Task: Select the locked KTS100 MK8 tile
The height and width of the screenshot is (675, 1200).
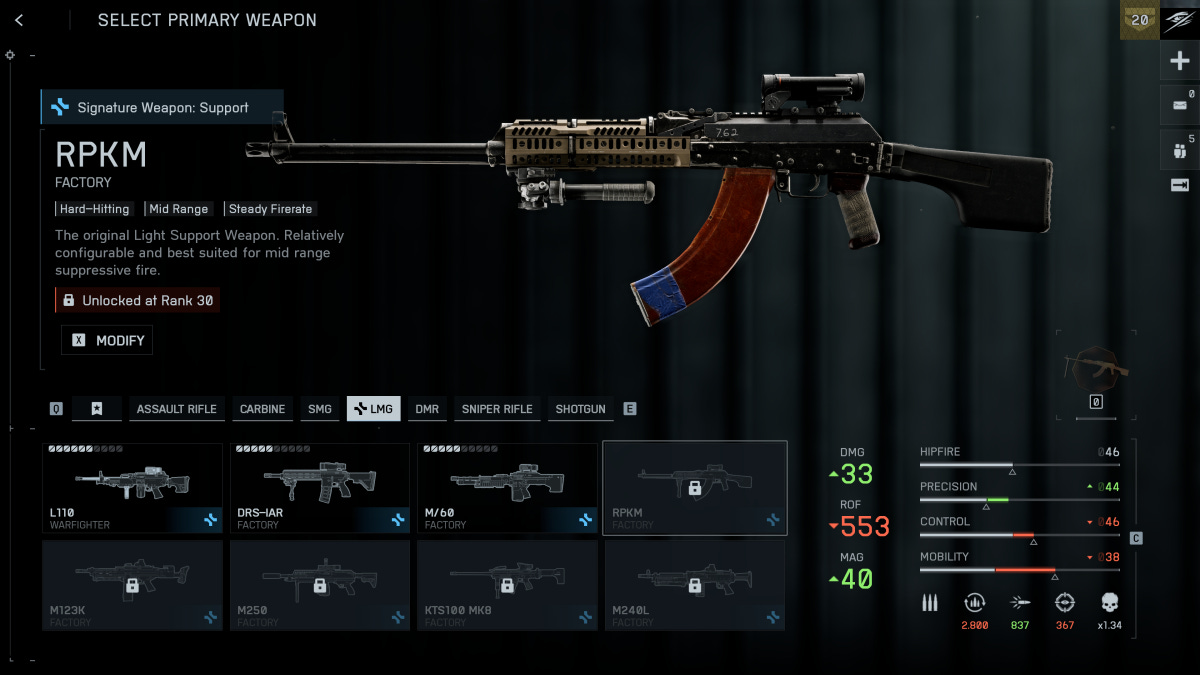Action: click(507, 585)
